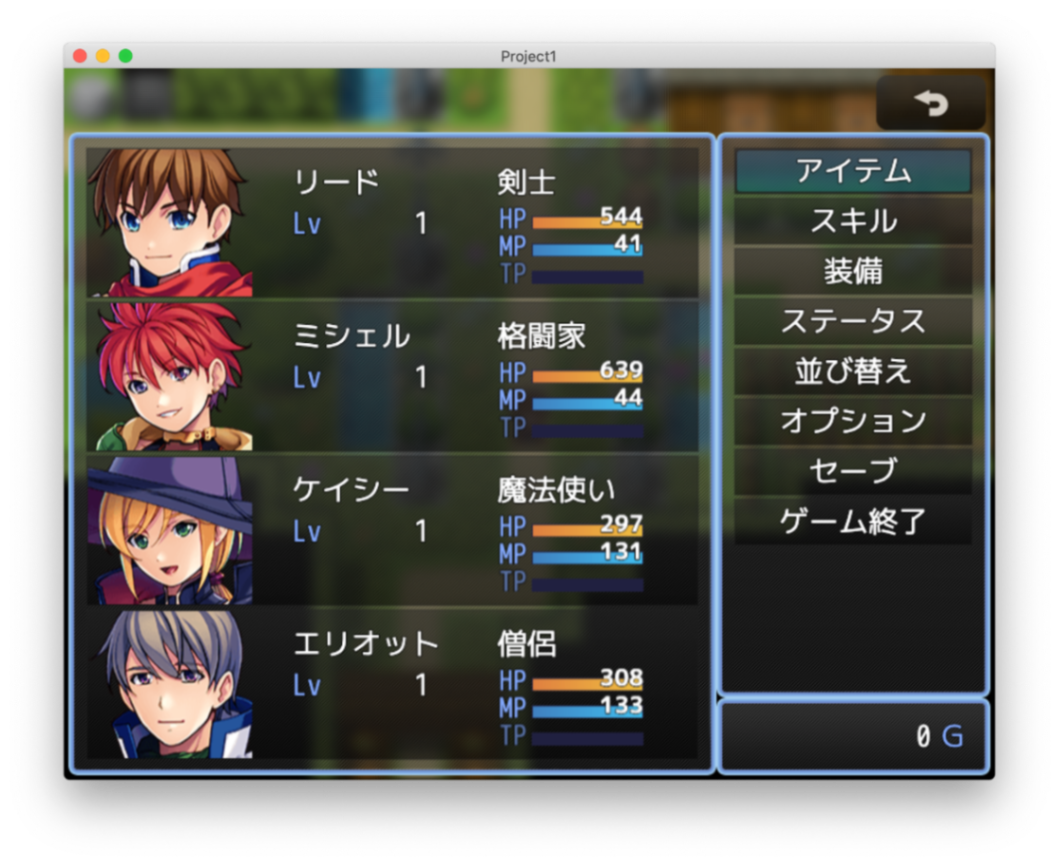Viewport: 1058px width, 862px height.
Task: Pick エリオット the priest party row
Action: click(392, 683)
